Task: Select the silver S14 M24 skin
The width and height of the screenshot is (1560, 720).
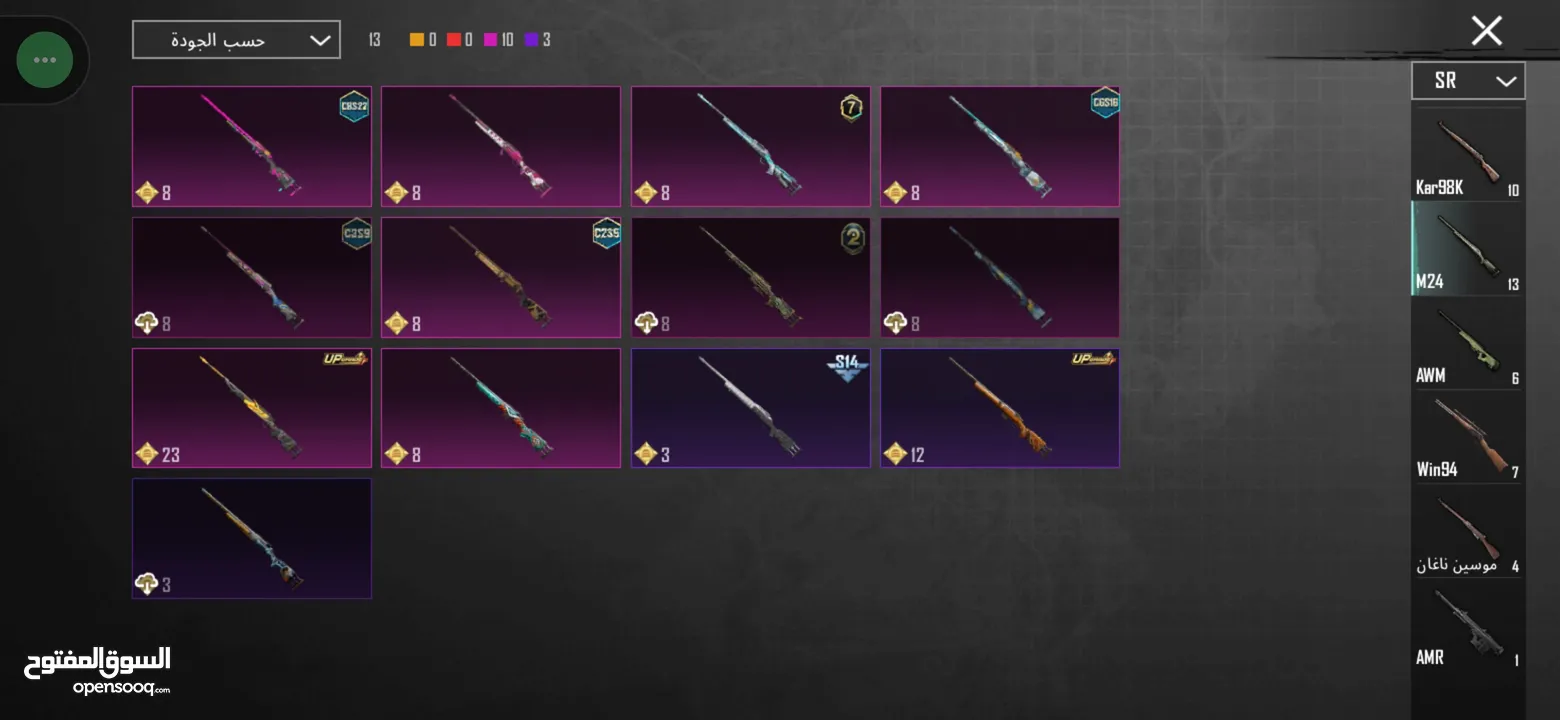Action: (750, 407)
